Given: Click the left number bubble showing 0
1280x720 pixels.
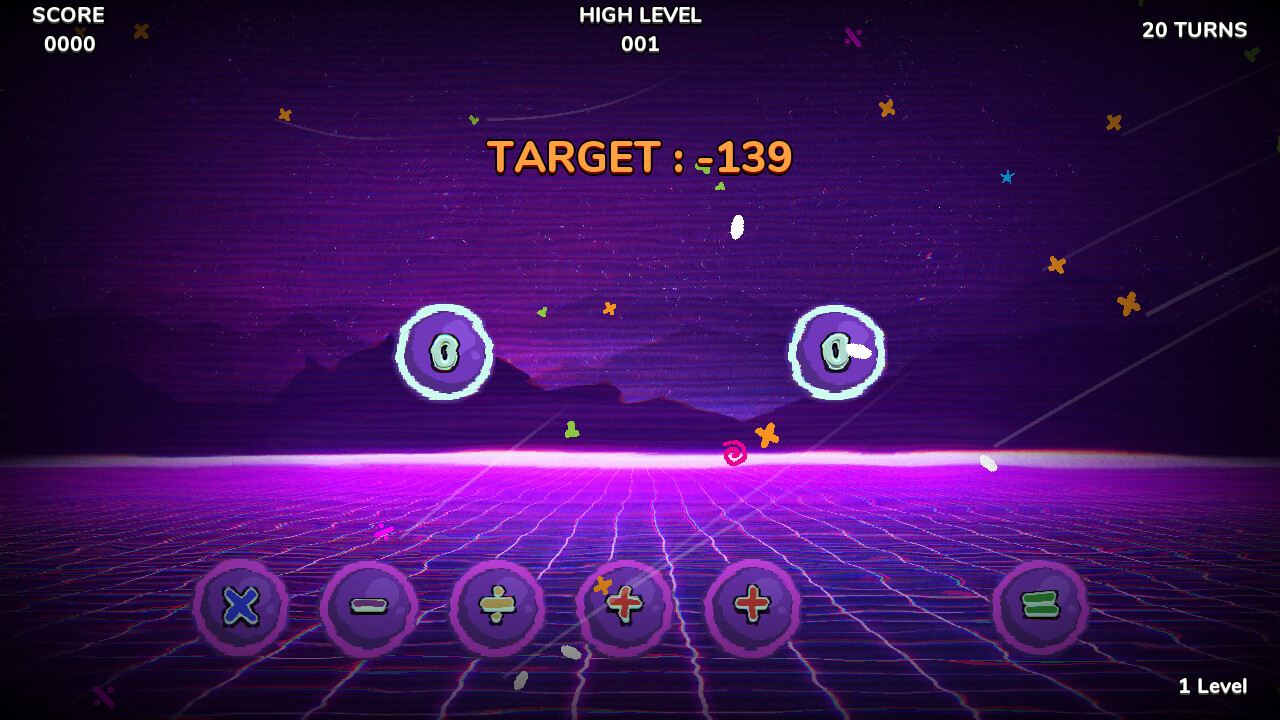Looking at the screenshot, I should [x=444, y=352].
